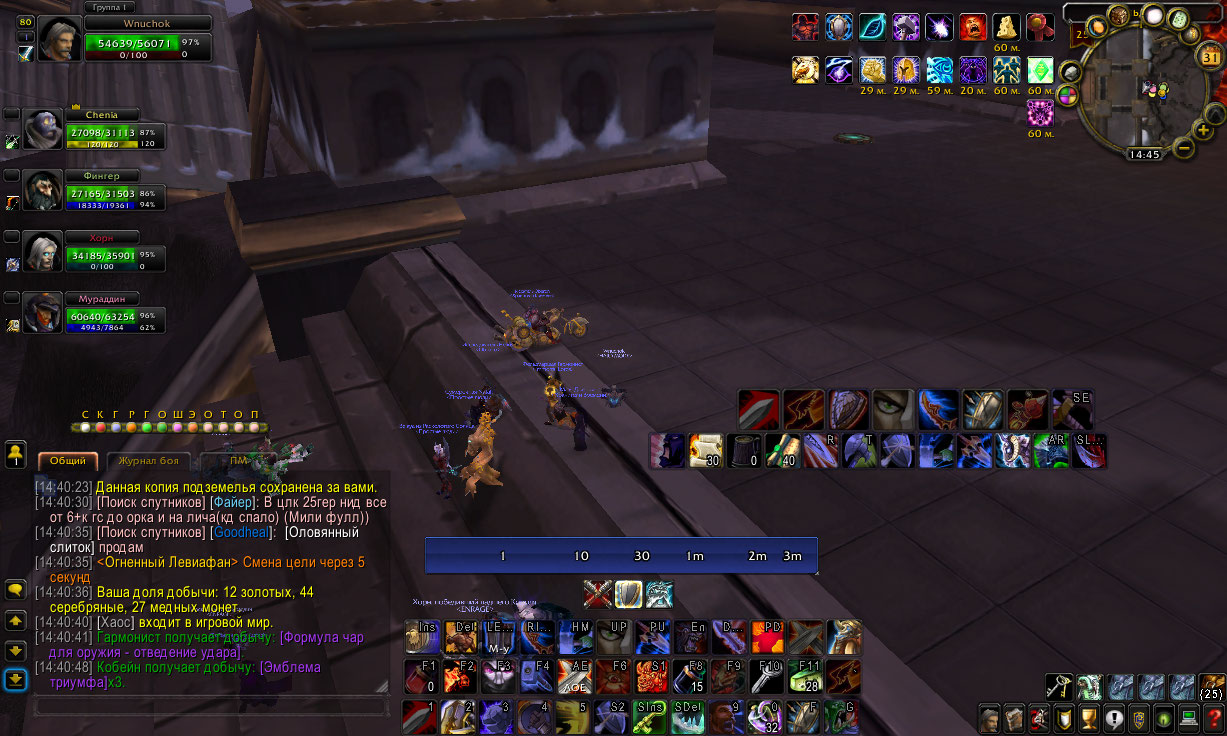Screen dimensions: 1227x736
Task: Open the Журнал боя combat log tab
Action: pos(149,461)
